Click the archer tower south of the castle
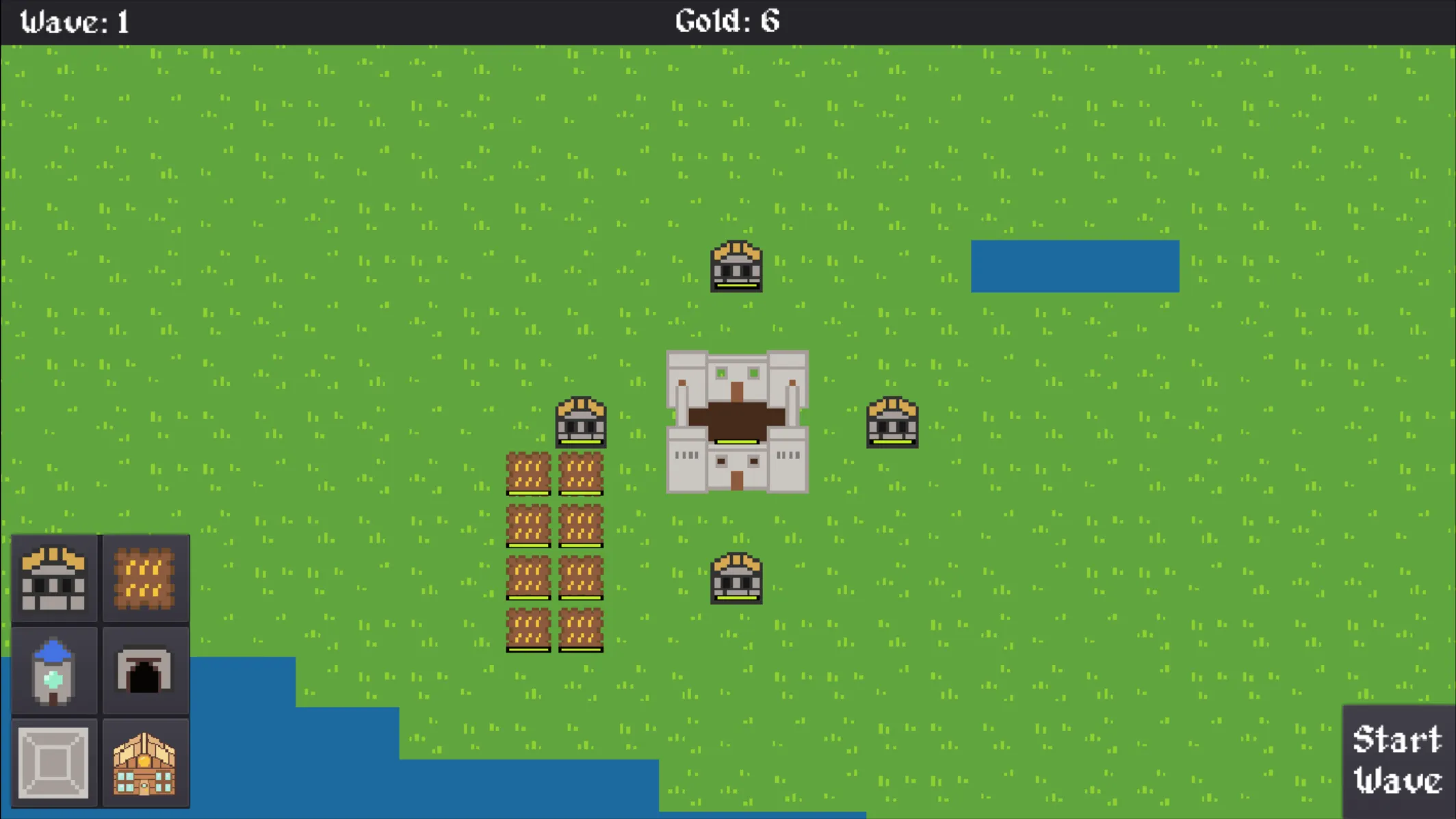The width and height of the screenshot is (1456, 819). point(737,578)
